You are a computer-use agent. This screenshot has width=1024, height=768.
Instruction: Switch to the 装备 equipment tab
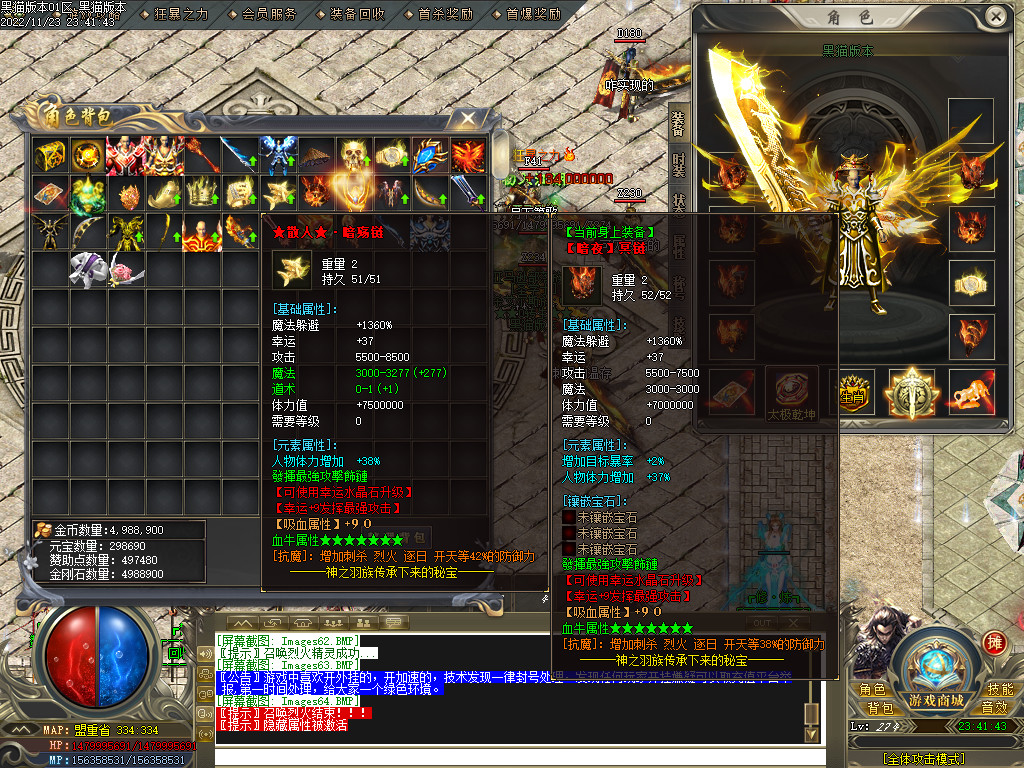678,122
